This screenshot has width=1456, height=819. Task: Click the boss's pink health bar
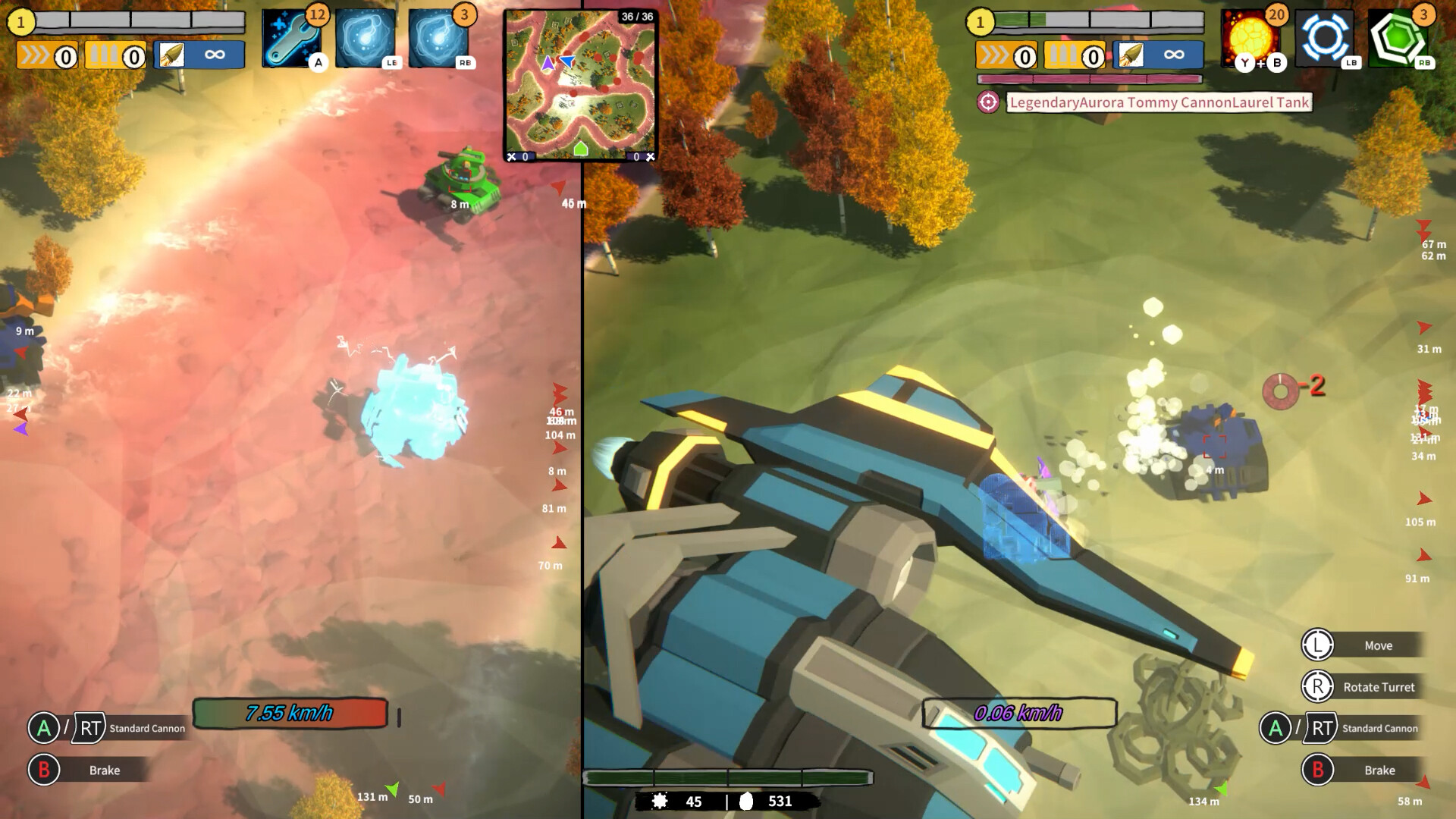[x=1090, y=77]
